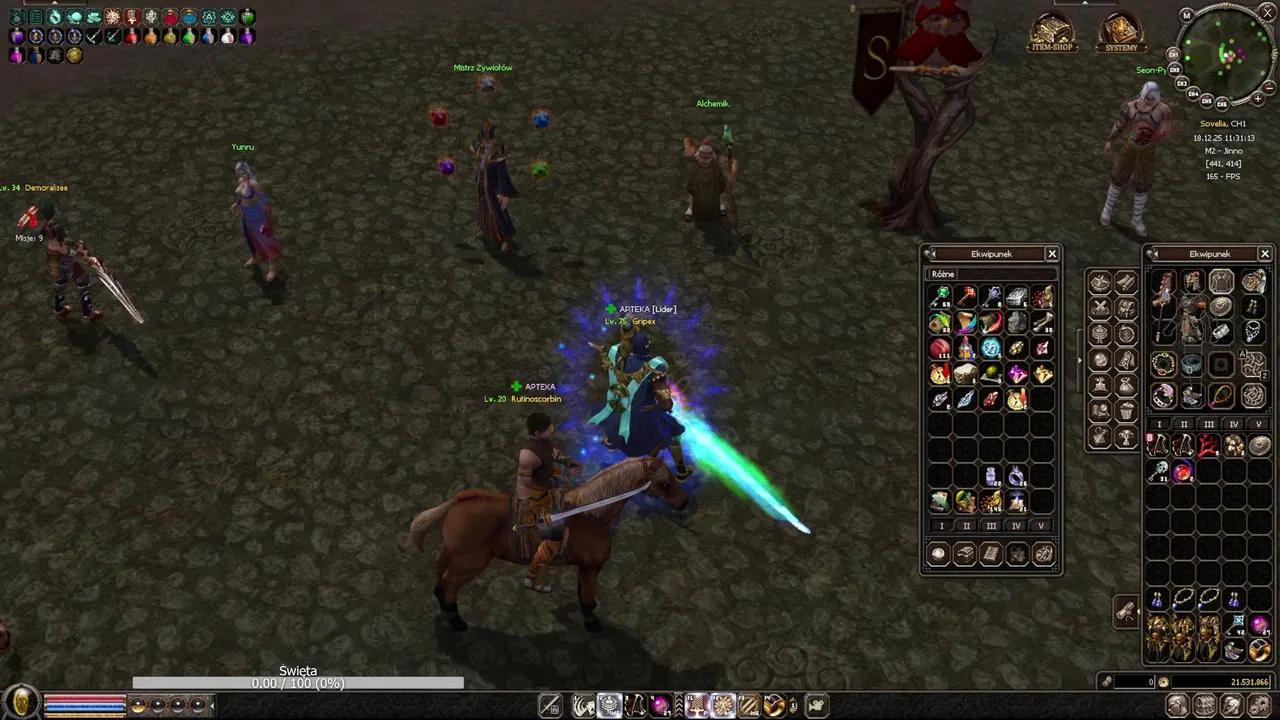Select the dragon emblem icon under the inventory grid
The image size is (1280, 720).
coord(1043,554)
